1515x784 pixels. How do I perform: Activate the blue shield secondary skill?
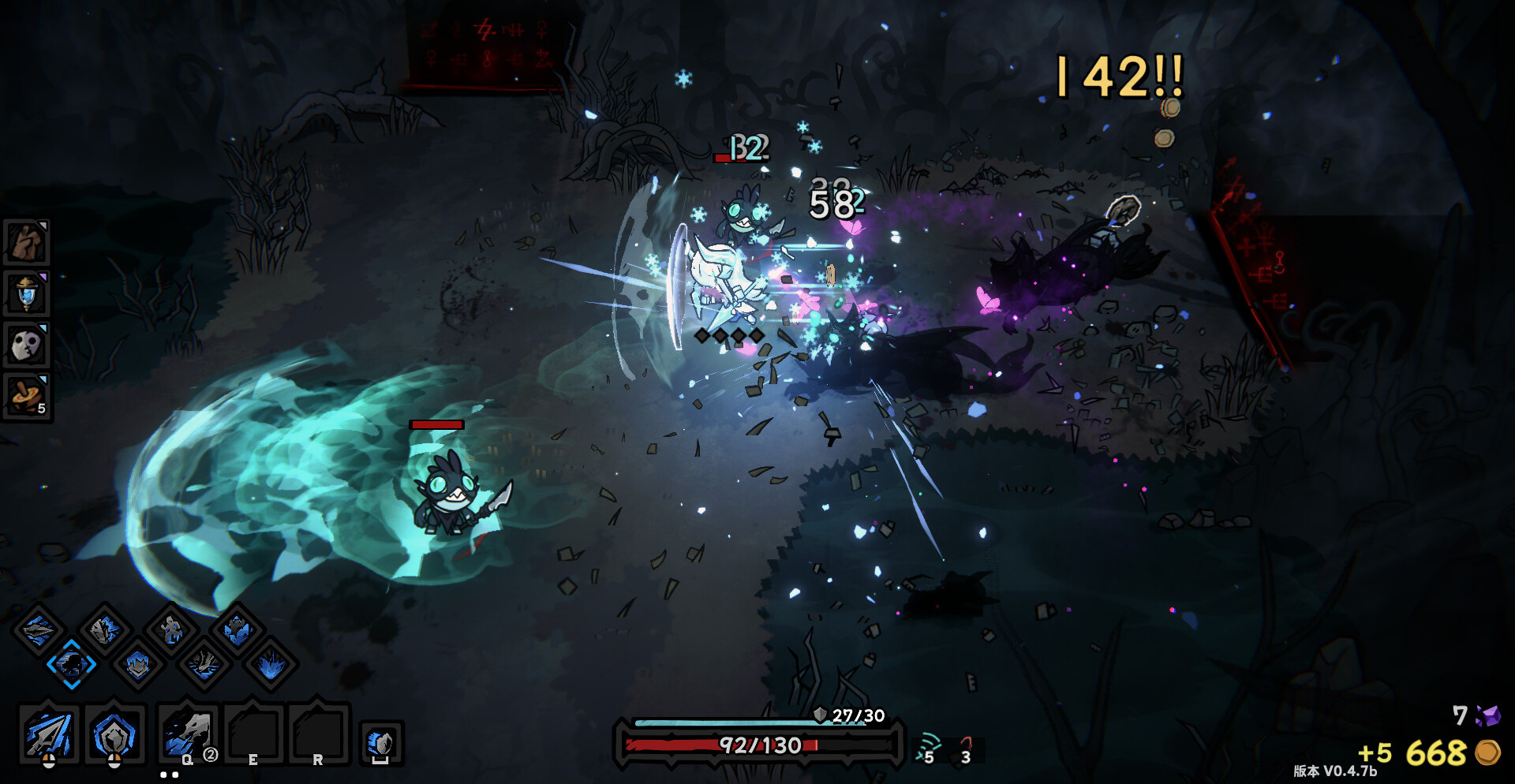tap(114, 735)
